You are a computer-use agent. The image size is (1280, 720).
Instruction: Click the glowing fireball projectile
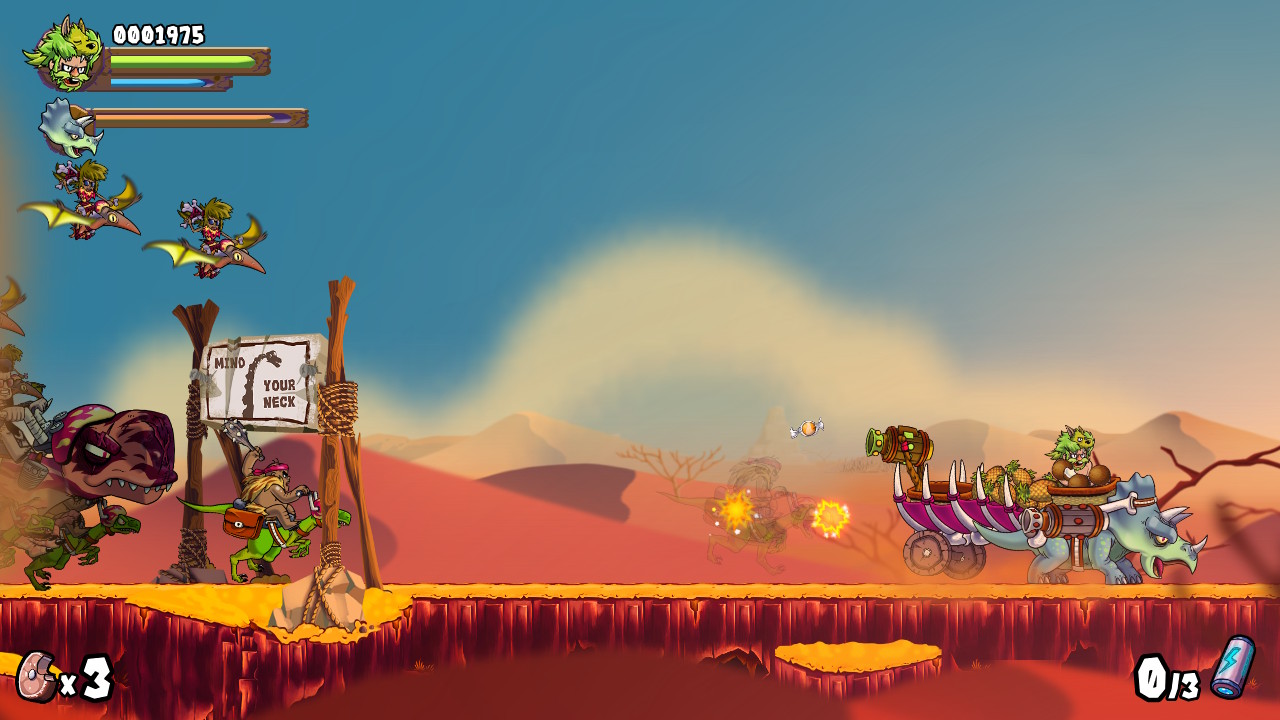point(830,518)
